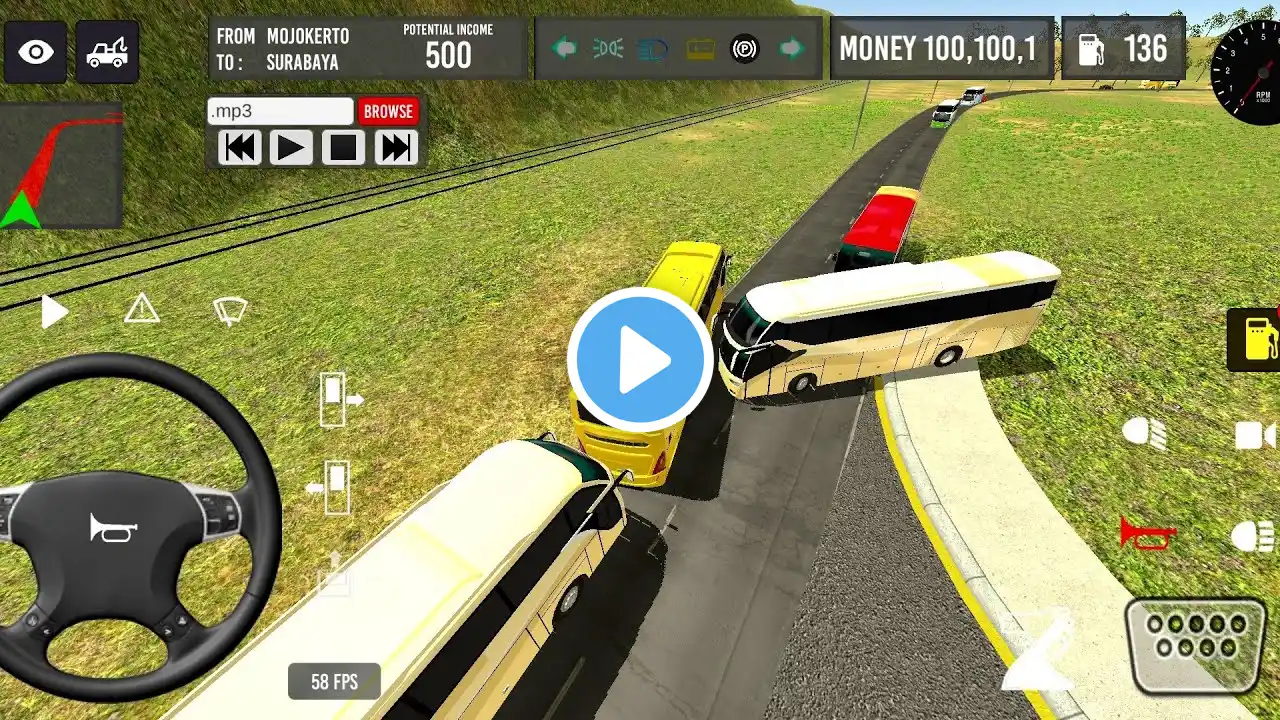Stop the music playback
The height and width of the screenshot is (720, 1280).
pos(343,148)
